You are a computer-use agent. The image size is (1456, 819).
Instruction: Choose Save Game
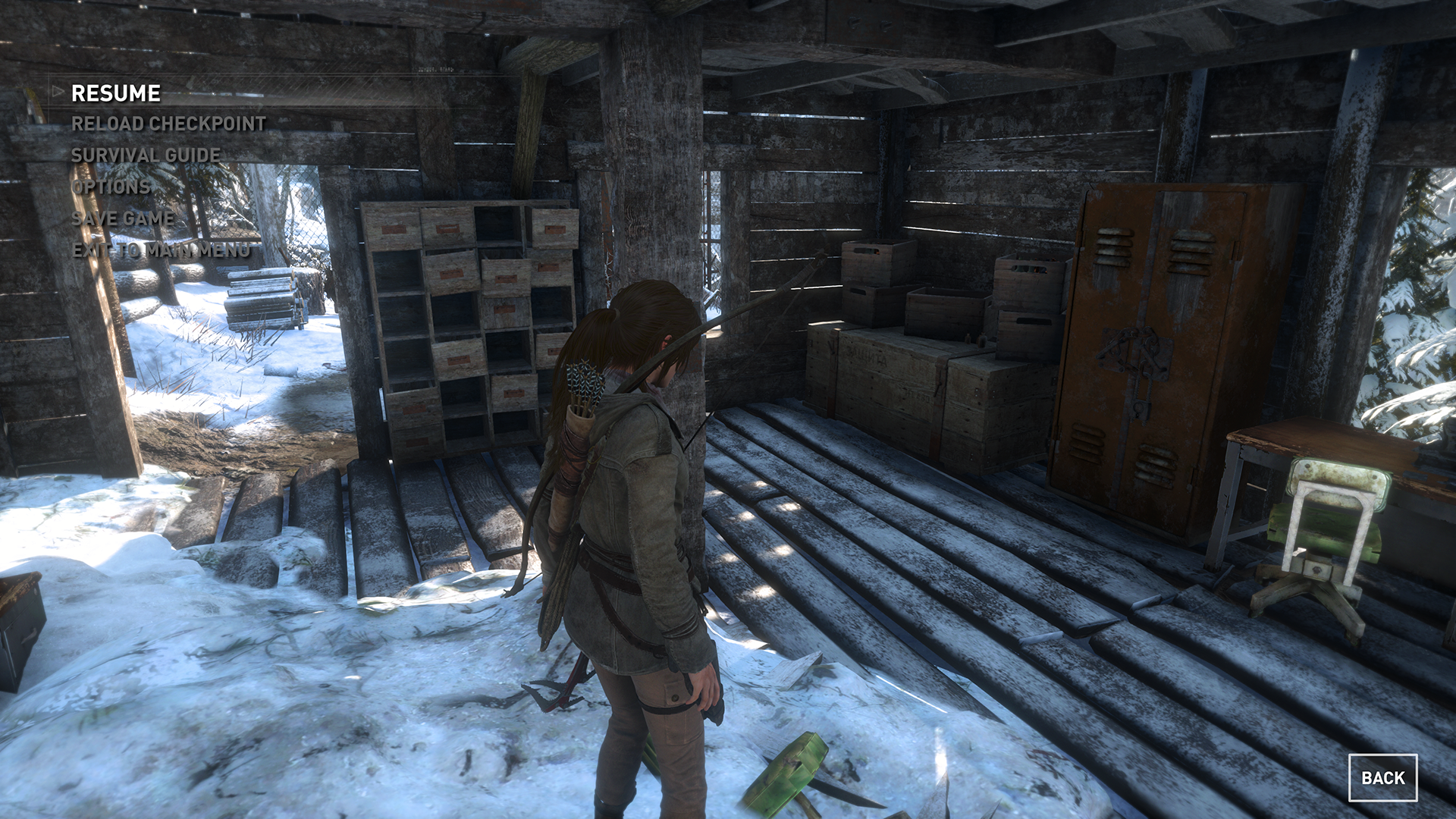coord(123,218)
